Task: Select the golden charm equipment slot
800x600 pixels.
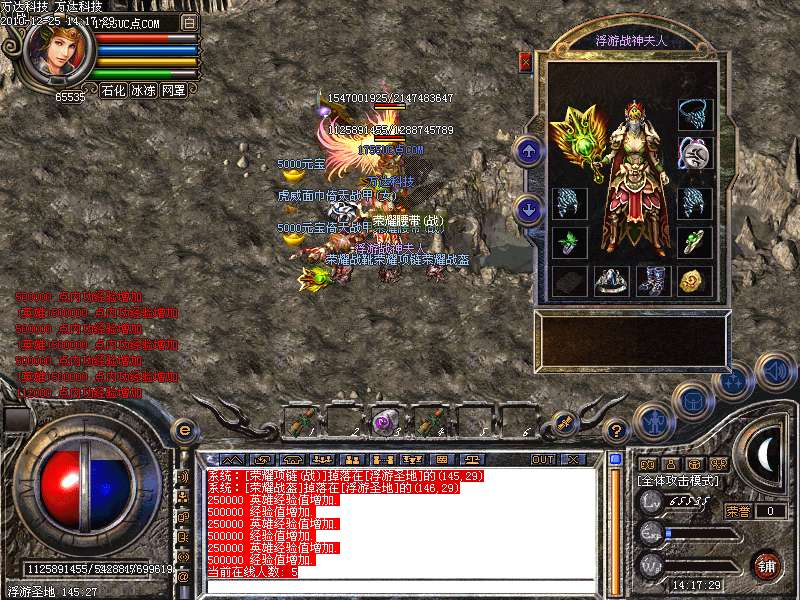Action: [x=691, y=281]
